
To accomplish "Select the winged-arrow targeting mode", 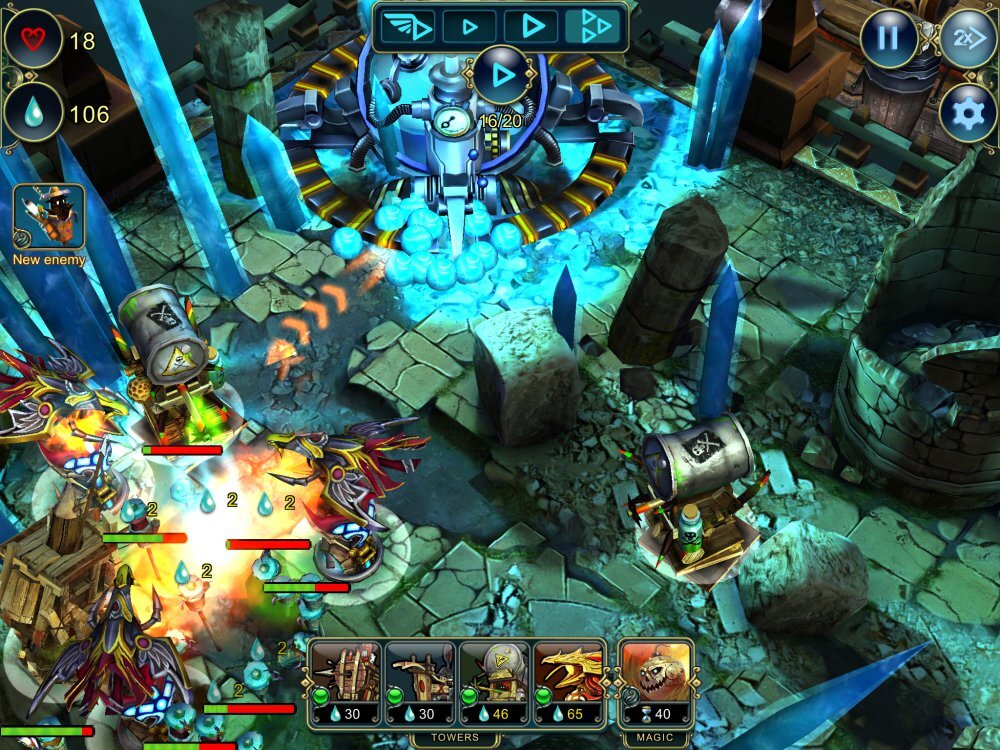I will click(408, 26).
